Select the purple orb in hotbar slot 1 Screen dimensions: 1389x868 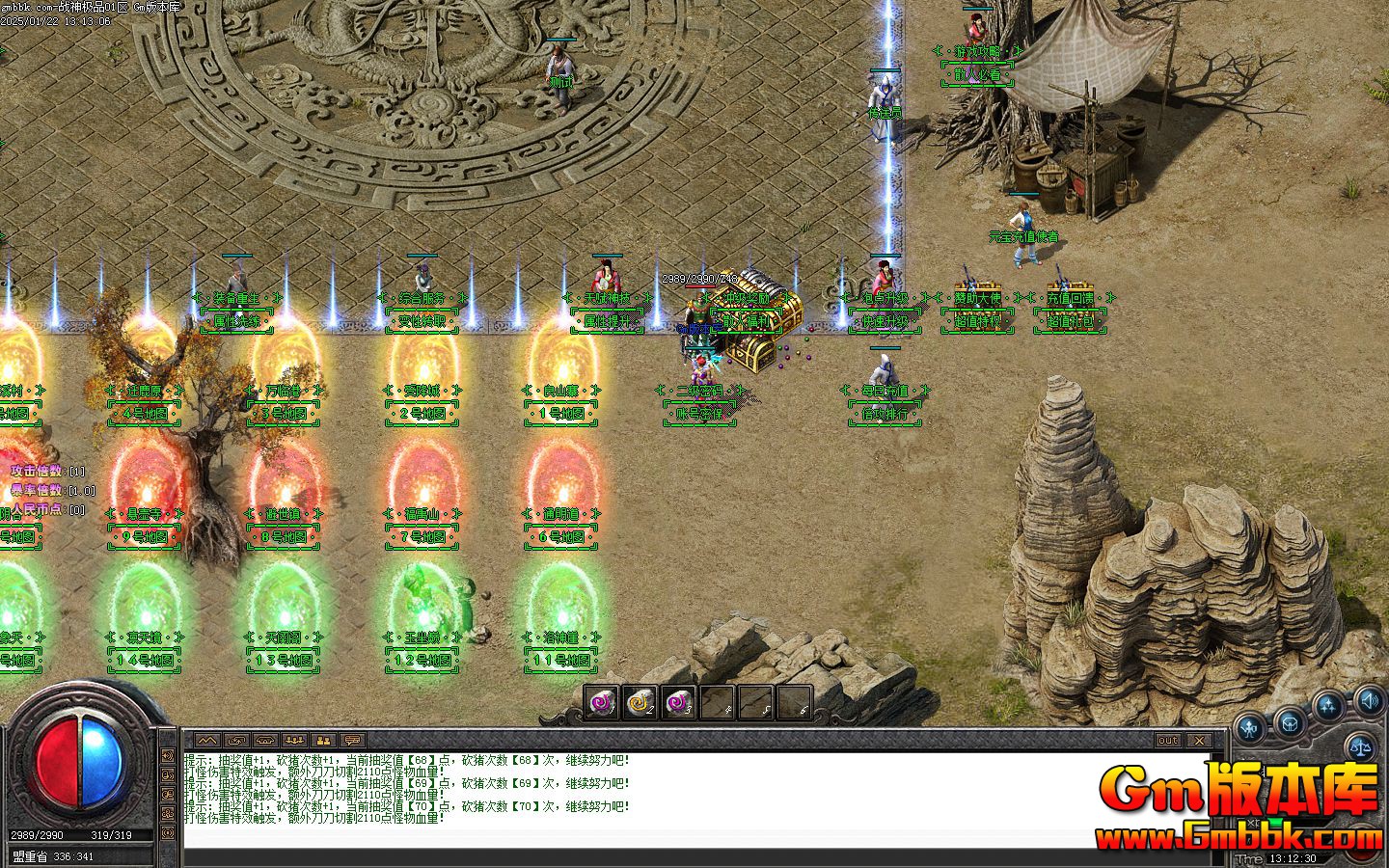coord(601,703)
